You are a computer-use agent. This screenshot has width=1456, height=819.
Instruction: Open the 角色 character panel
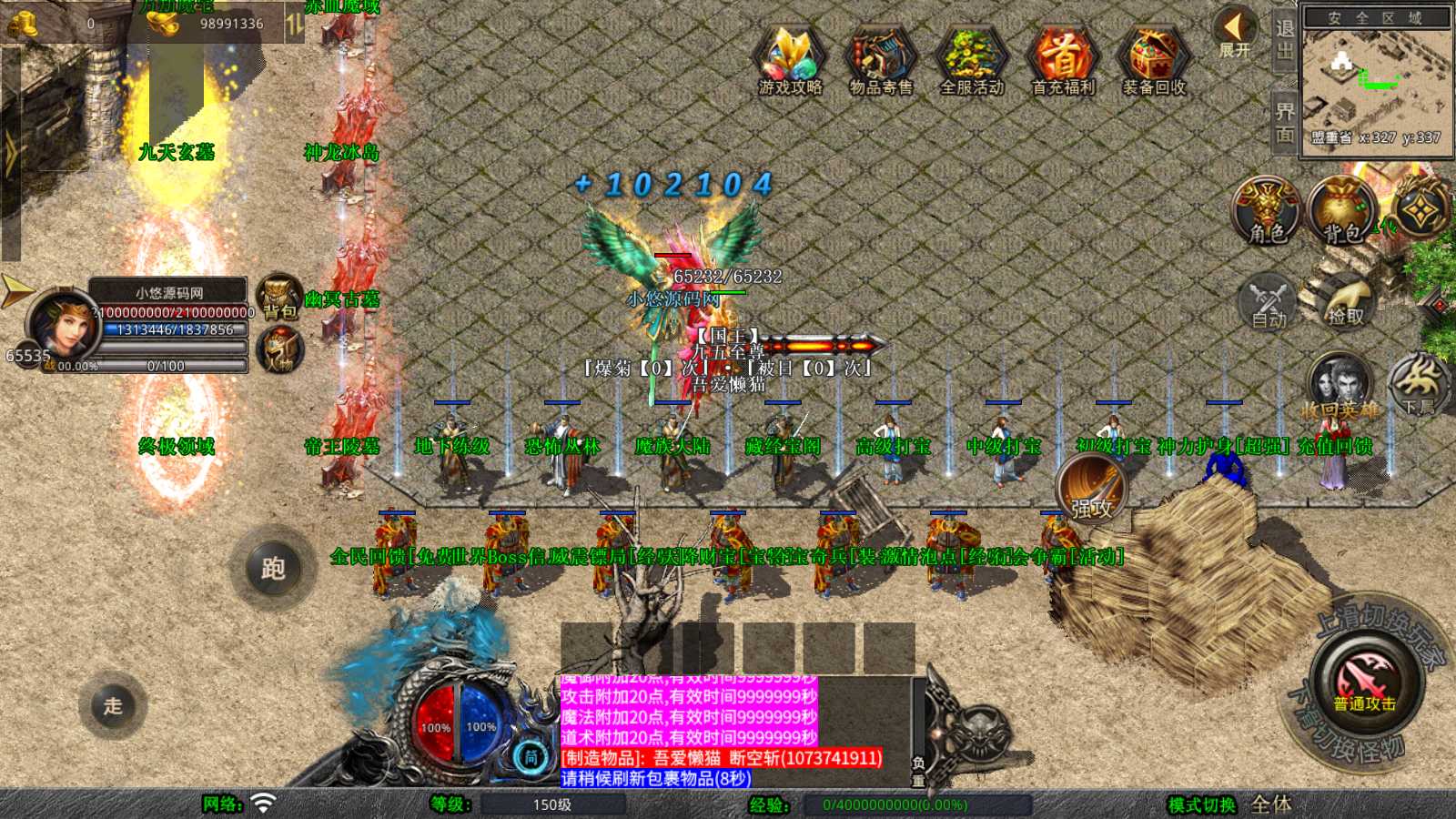click(1267, 210)
